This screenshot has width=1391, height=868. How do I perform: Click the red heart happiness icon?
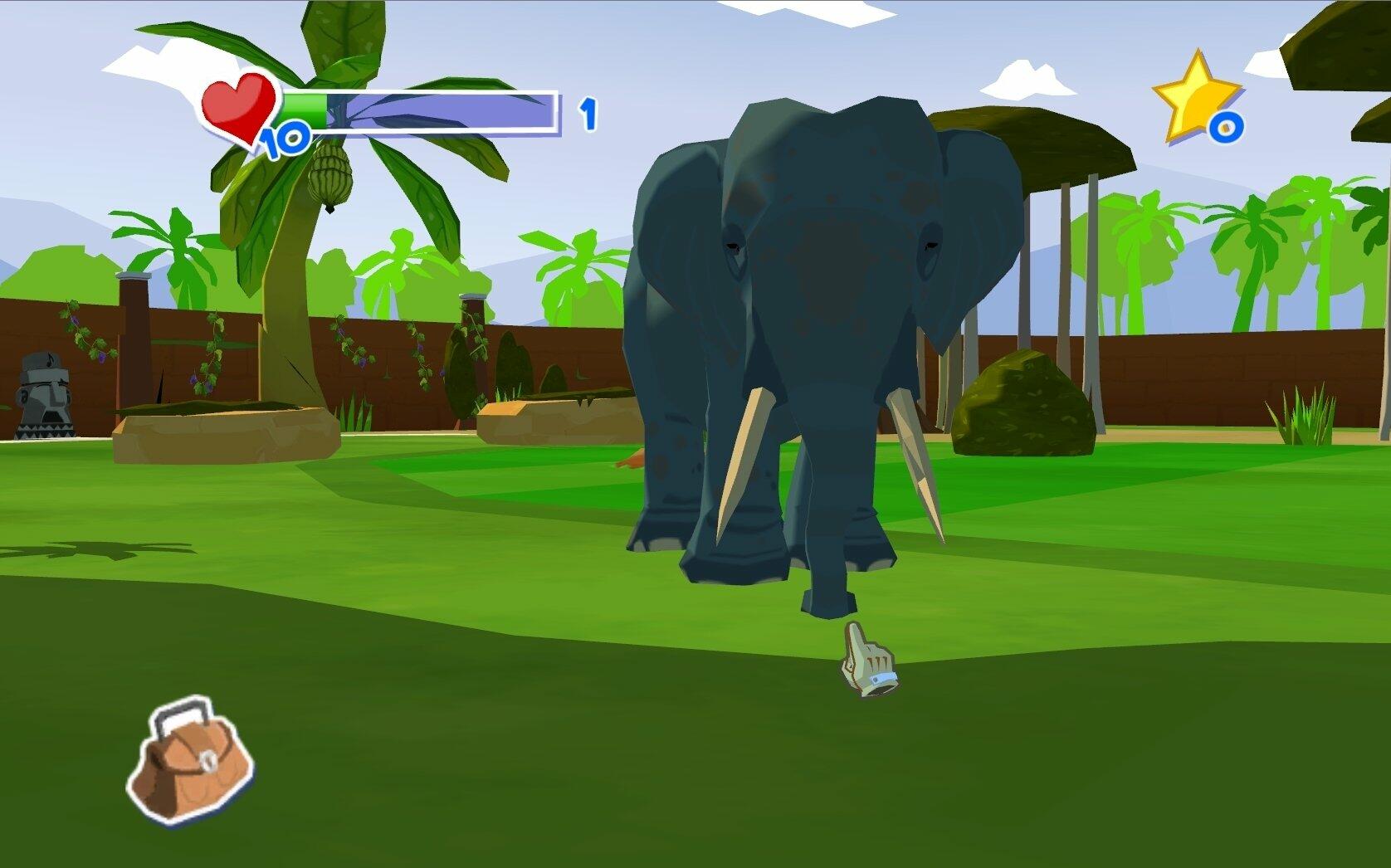click(x=237, y=108)
